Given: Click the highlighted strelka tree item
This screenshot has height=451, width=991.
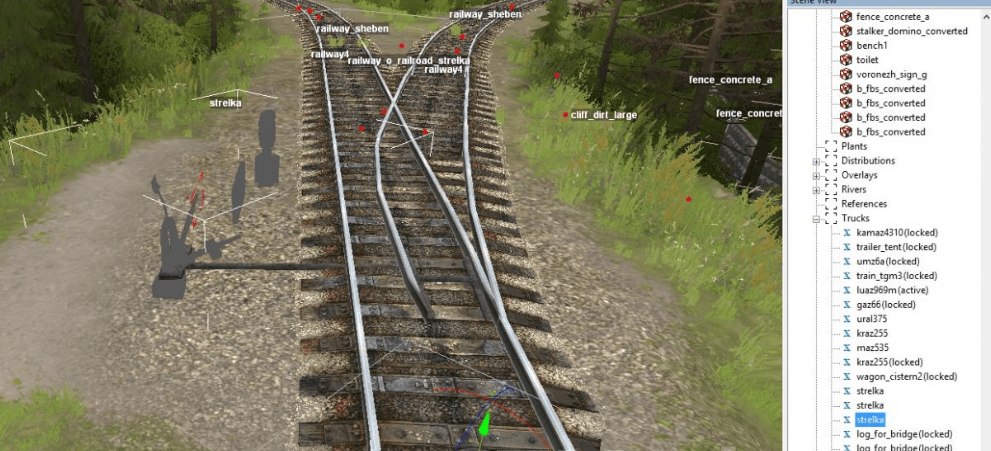Looking at the screenshot, I should pyautogui.click(x=870, y=420).
